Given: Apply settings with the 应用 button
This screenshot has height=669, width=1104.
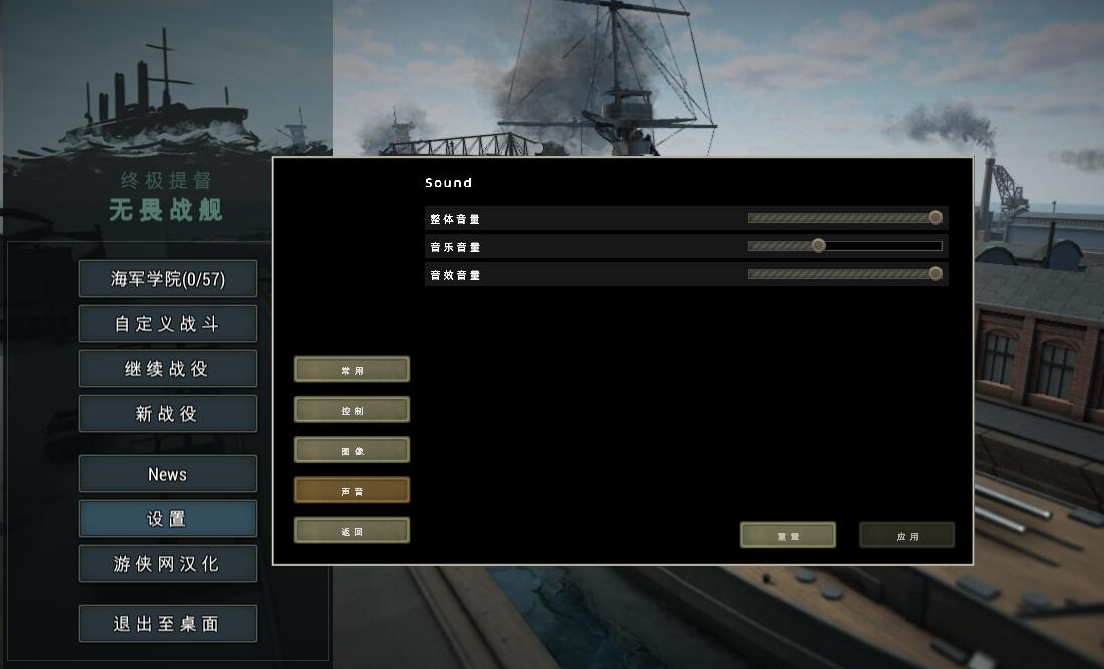Looking at the screenshot, I should [x=907, y=535].
